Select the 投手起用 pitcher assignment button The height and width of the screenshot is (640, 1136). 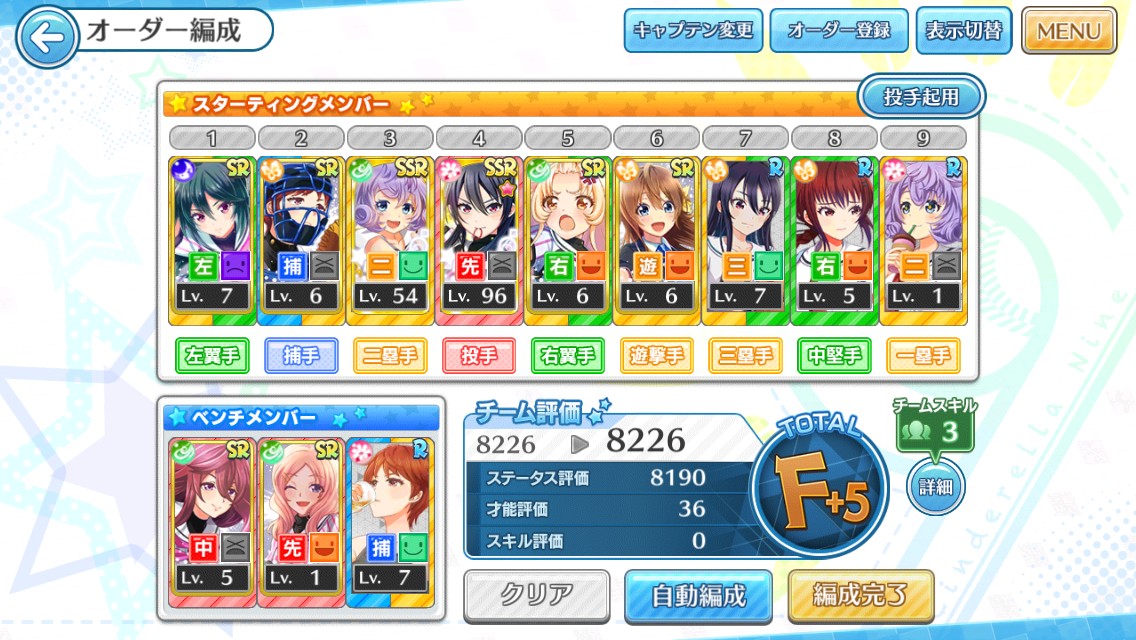[x=921, y=97]
